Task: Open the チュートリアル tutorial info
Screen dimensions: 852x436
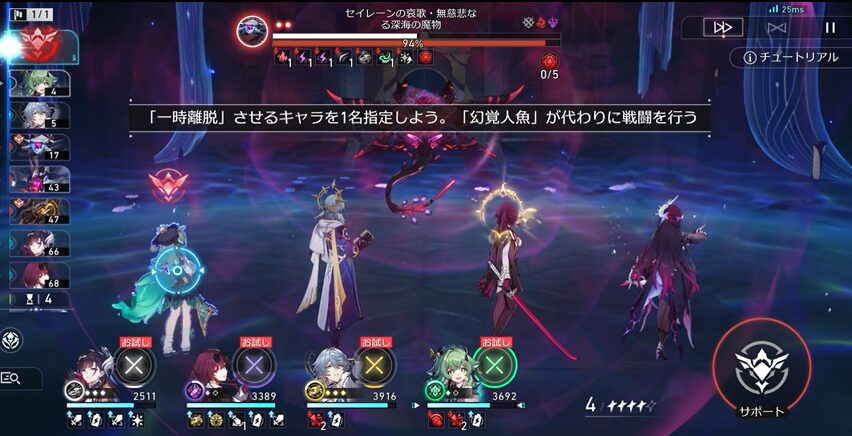Action: click(790, 57)
